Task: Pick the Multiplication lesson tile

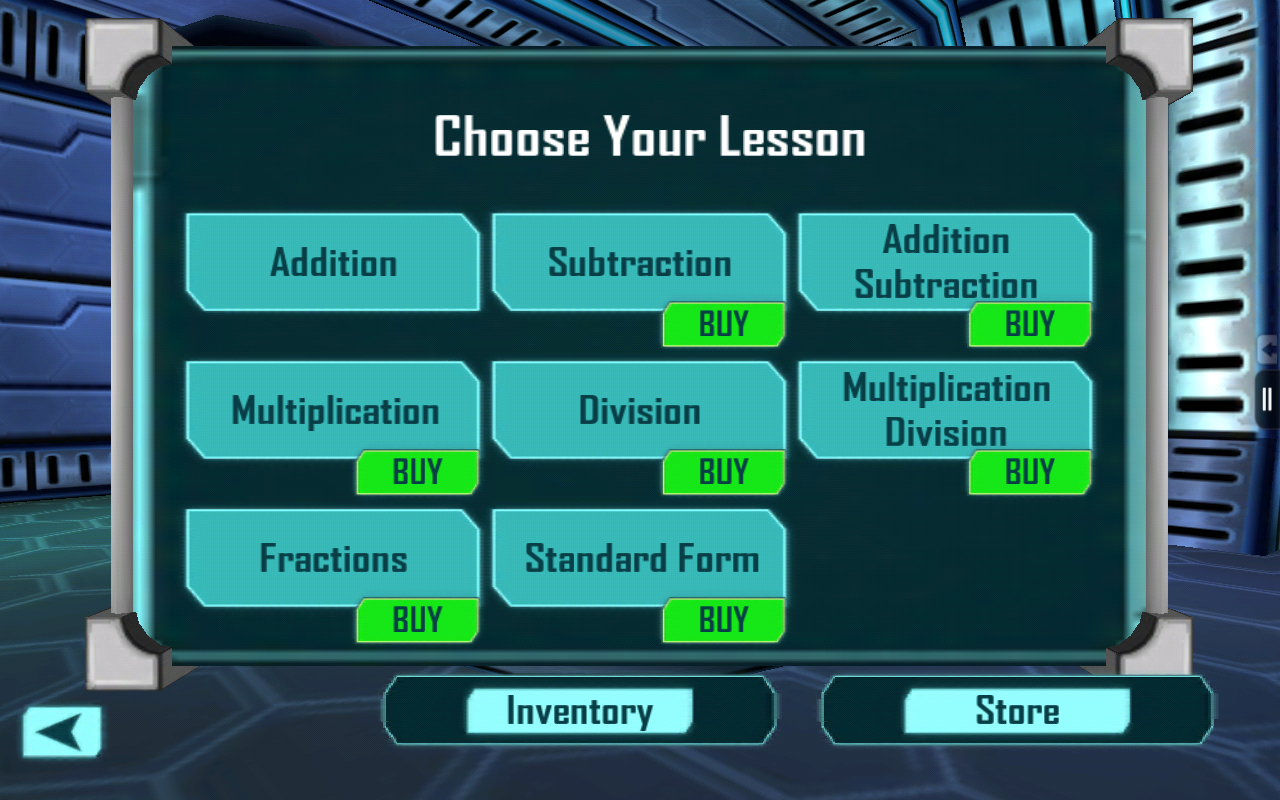Action: [333, 409]
